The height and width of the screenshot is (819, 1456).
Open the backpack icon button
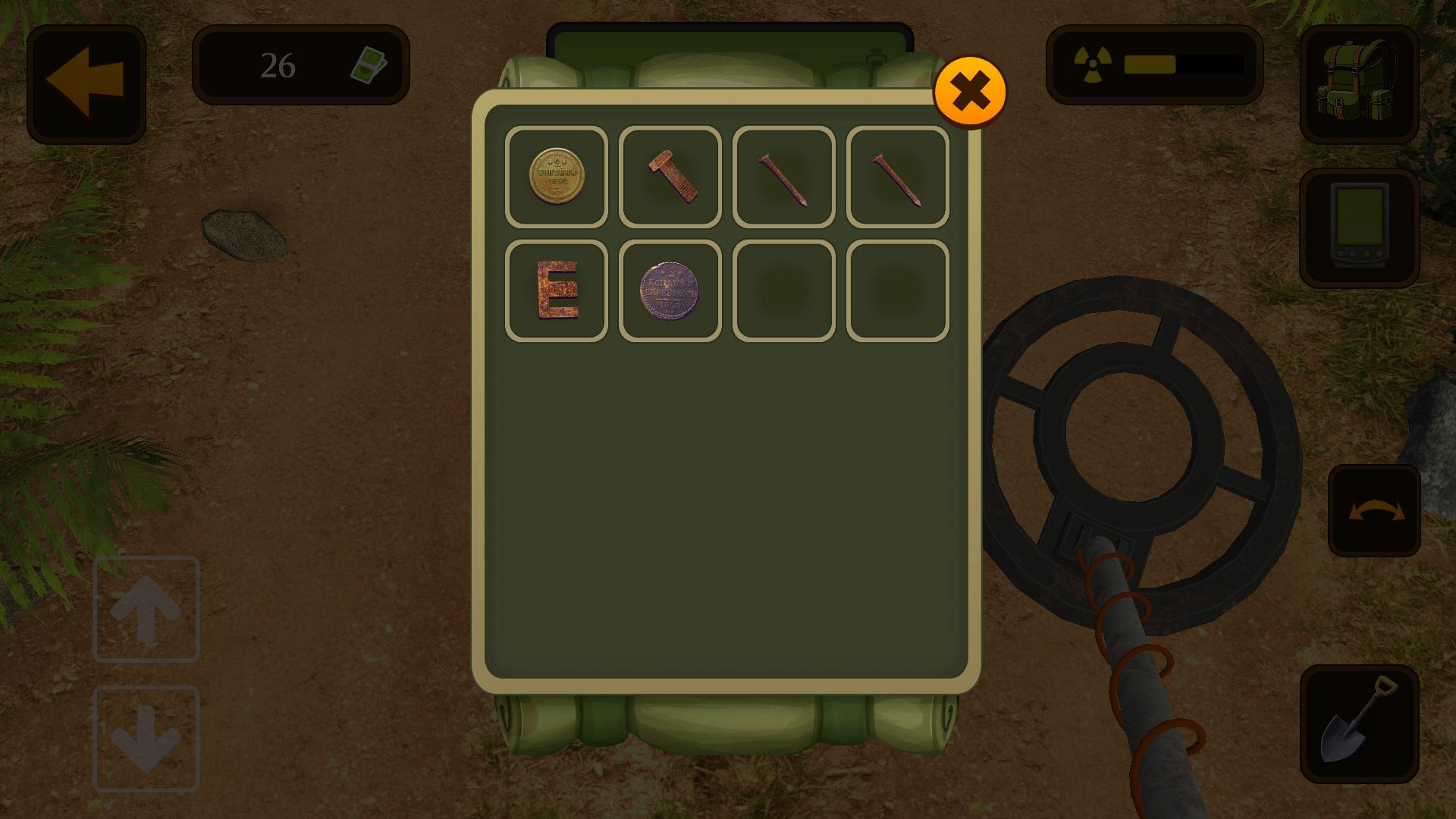tap(1359, 83)
